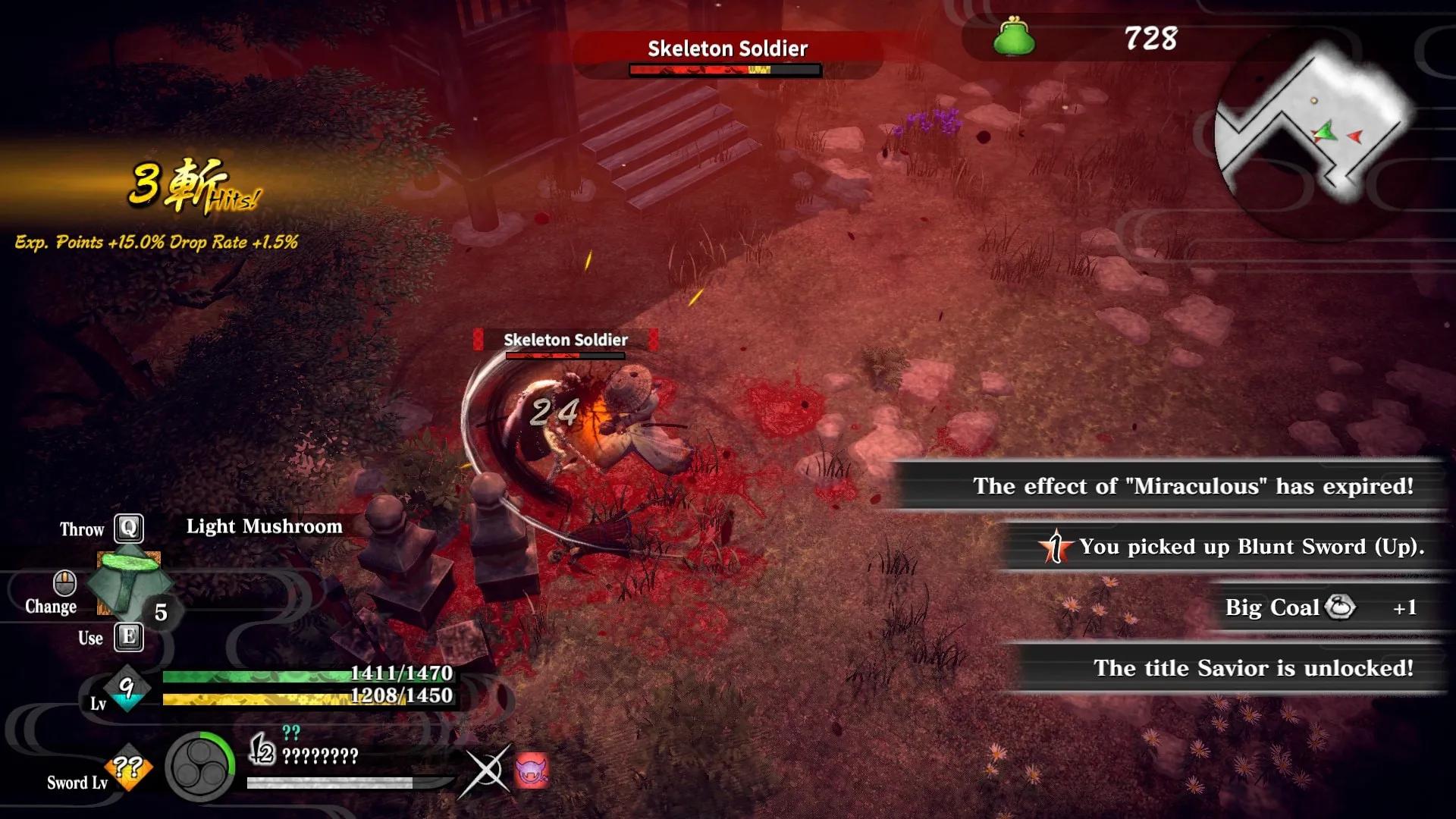Select the pink demon mask status icon
This screenshot has width=1456, height=819.
pyautogui.click(x=532, y=771)
